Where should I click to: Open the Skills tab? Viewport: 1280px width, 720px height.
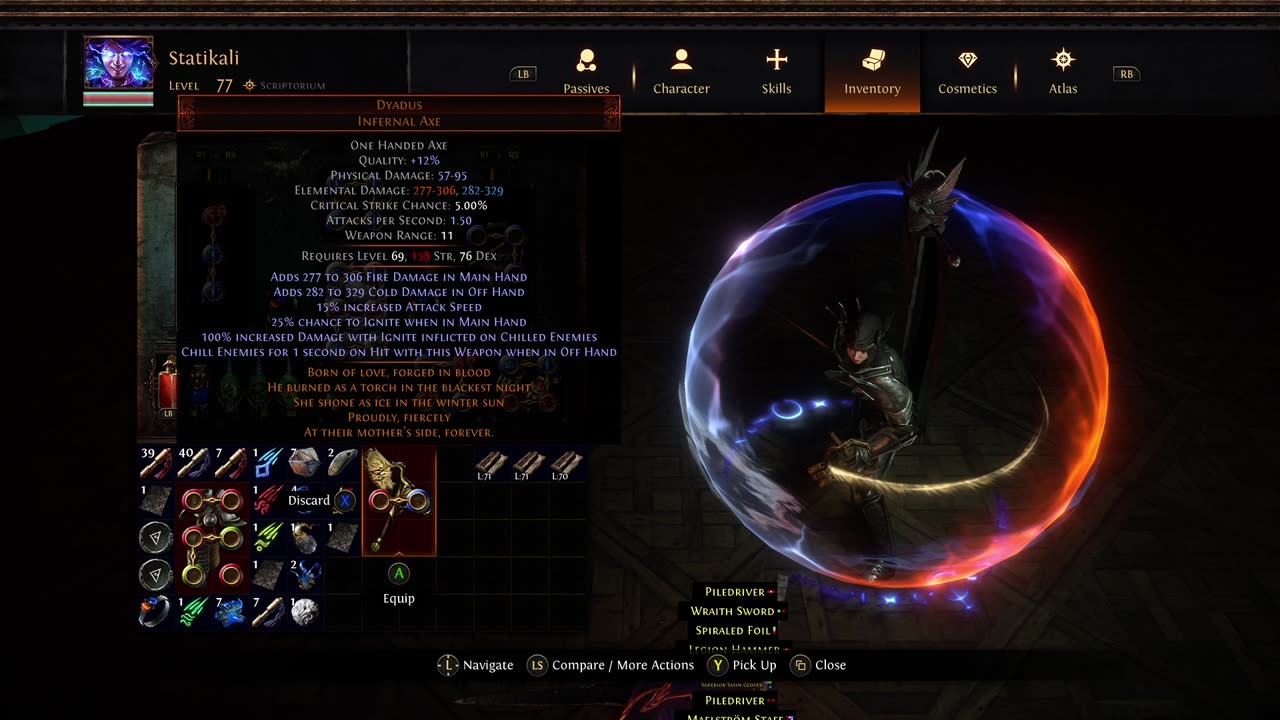(x=776, y=72)
